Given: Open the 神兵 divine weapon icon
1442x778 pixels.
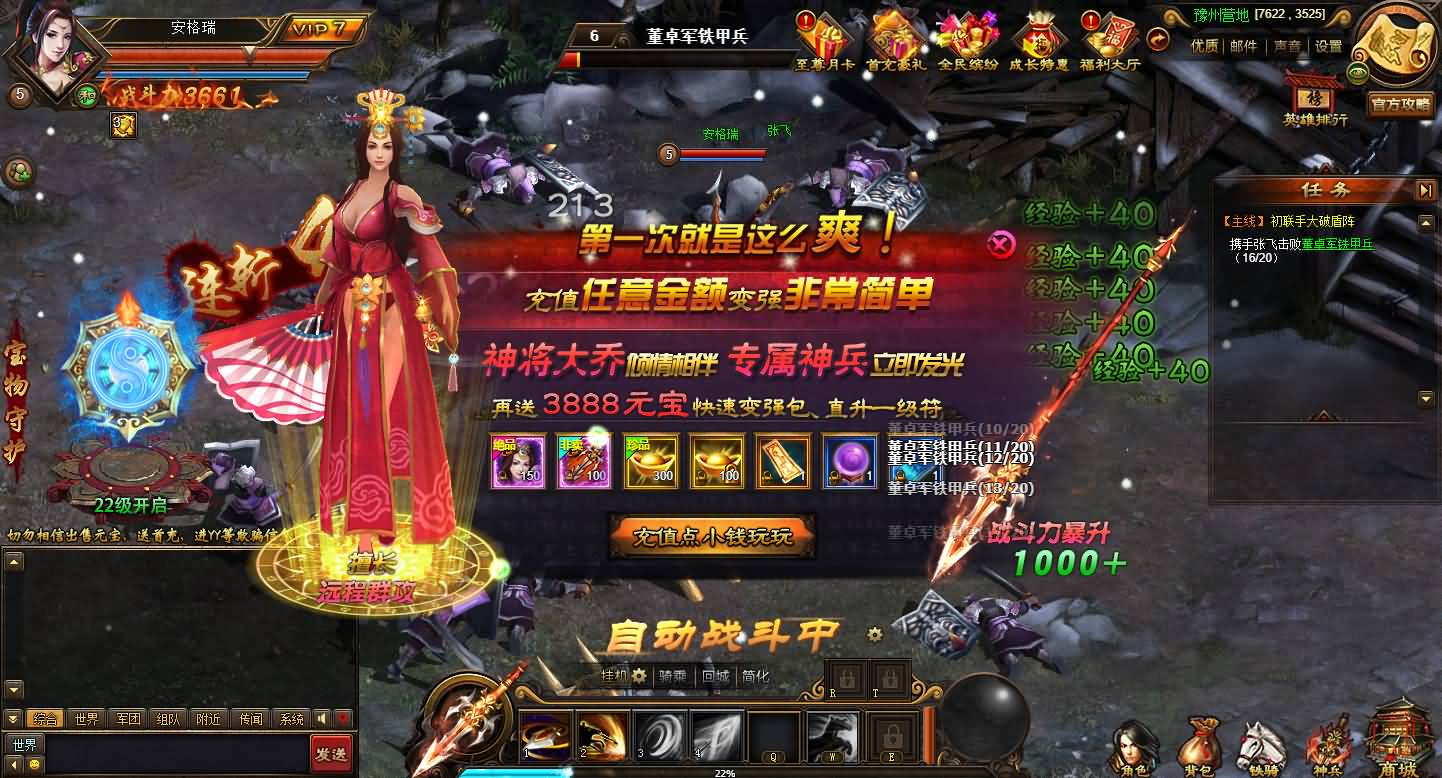Looking at the screenshot, I should [1330, 745].
